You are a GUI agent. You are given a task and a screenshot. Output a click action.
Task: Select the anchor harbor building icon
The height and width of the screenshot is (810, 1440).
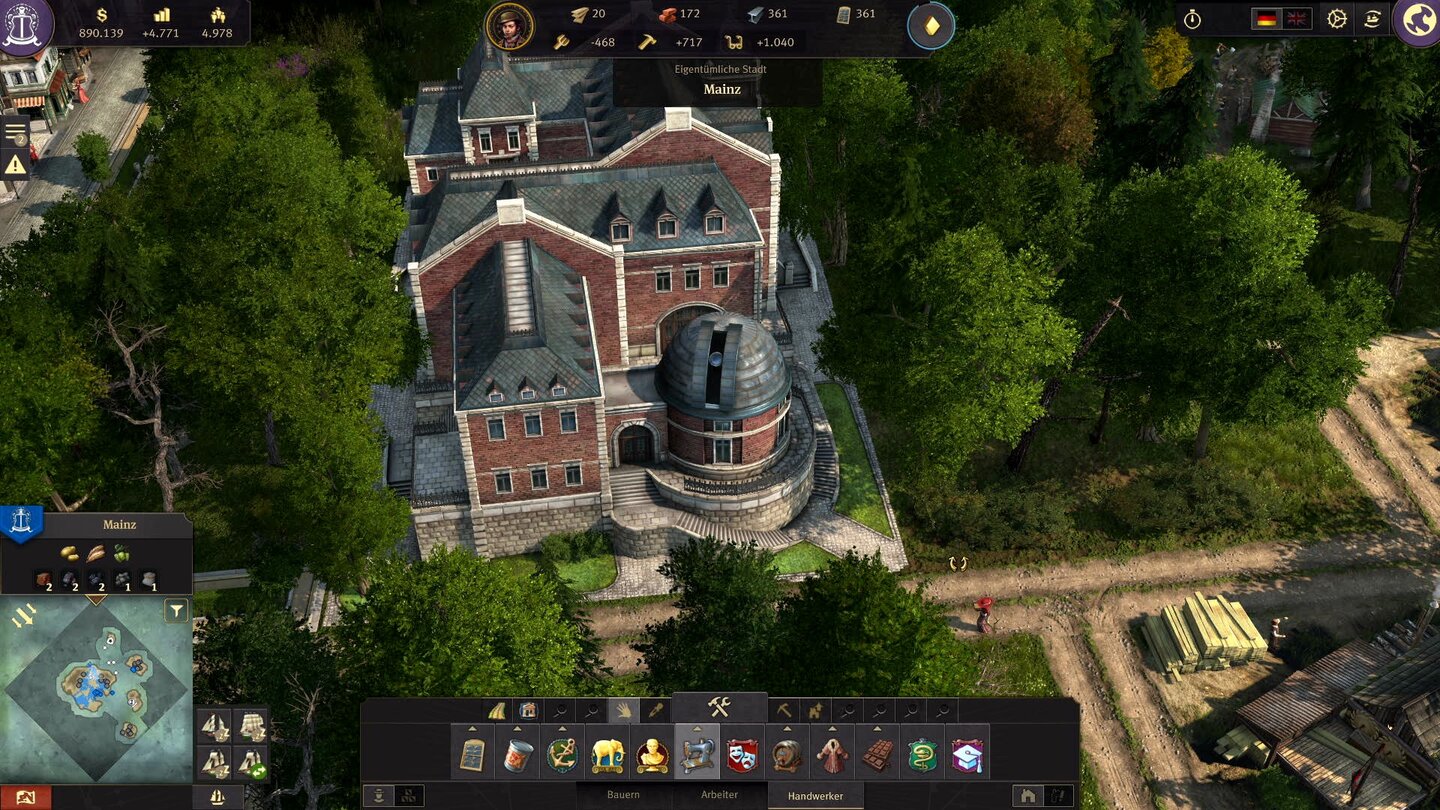point(561,753)
